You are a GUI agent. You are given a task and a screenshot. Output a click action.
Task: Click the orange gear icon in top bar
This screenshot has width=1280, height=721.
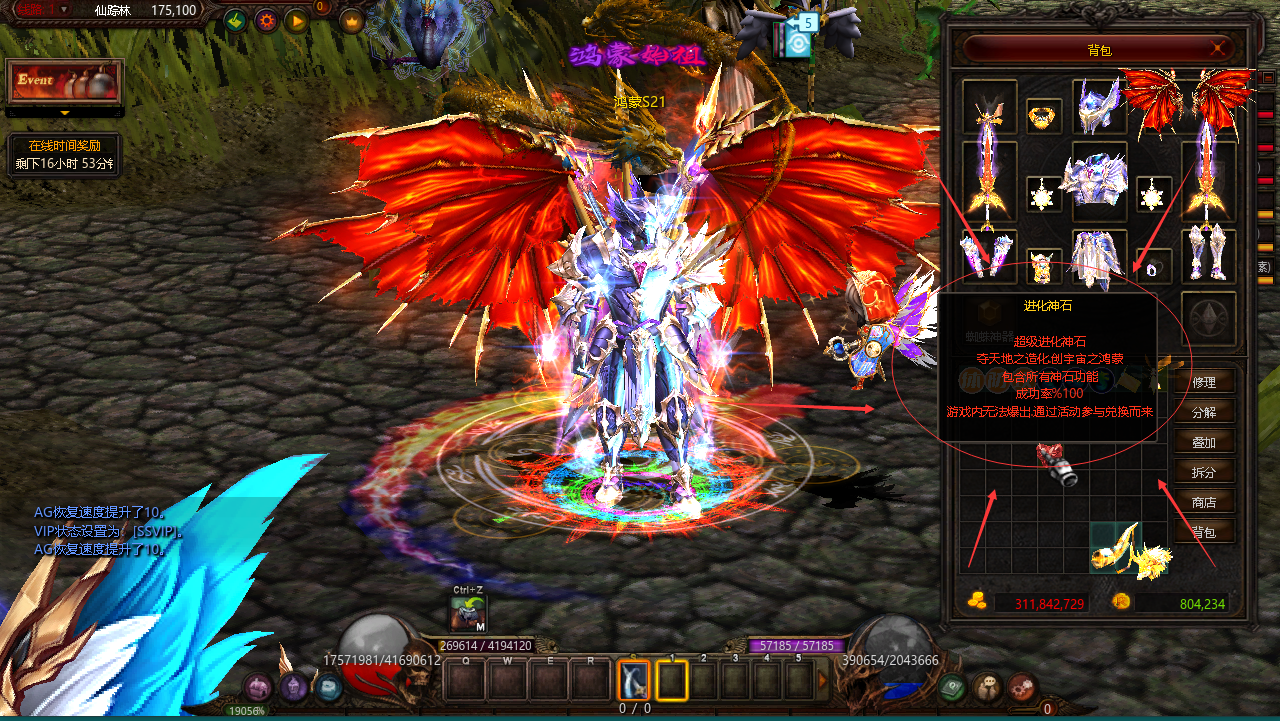[x=266, y=20]
